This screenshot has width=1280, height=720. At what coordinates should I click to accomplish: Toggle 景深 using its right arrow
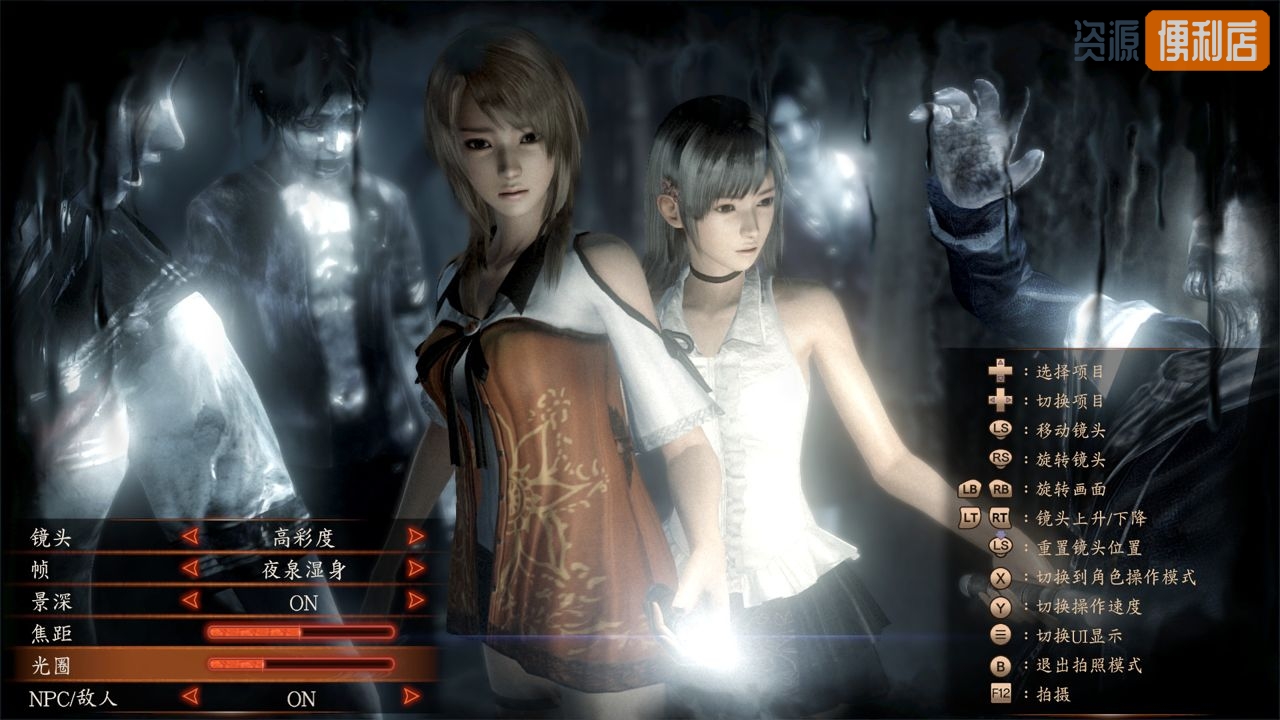[x=416, y=601]
